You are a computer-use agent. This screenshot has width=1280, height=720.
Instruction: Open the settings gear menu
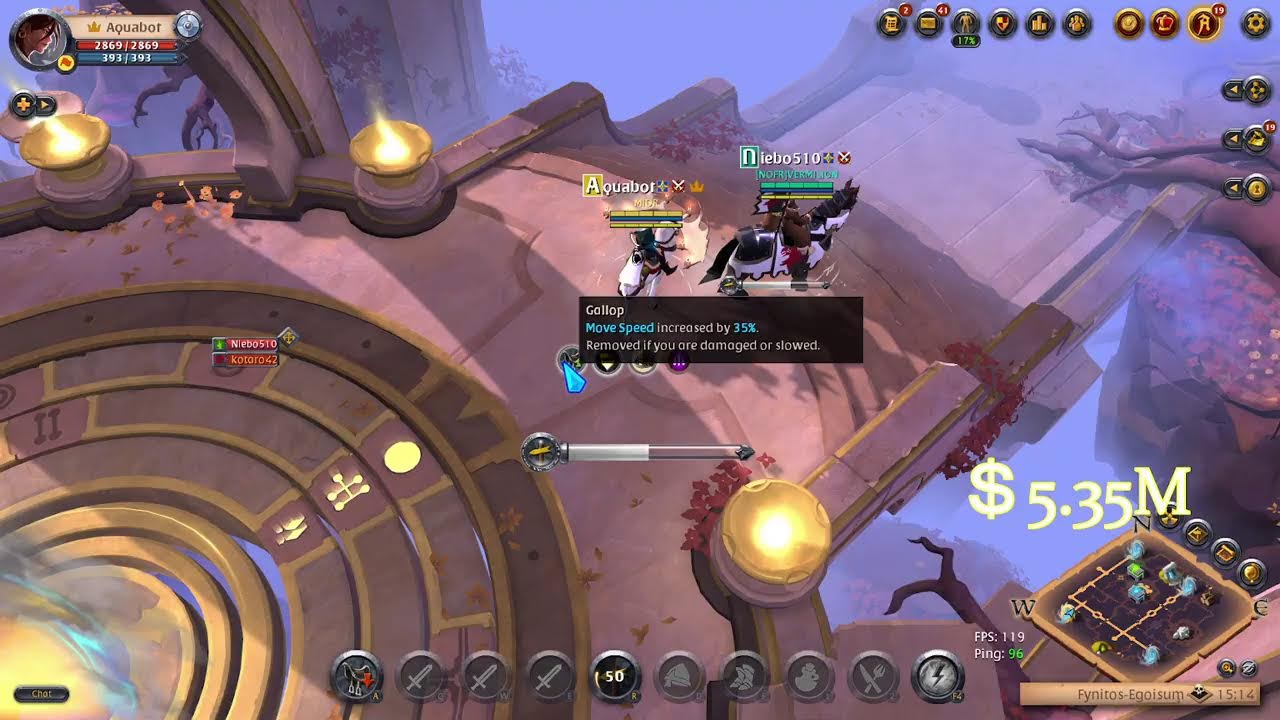(1255, 23)
